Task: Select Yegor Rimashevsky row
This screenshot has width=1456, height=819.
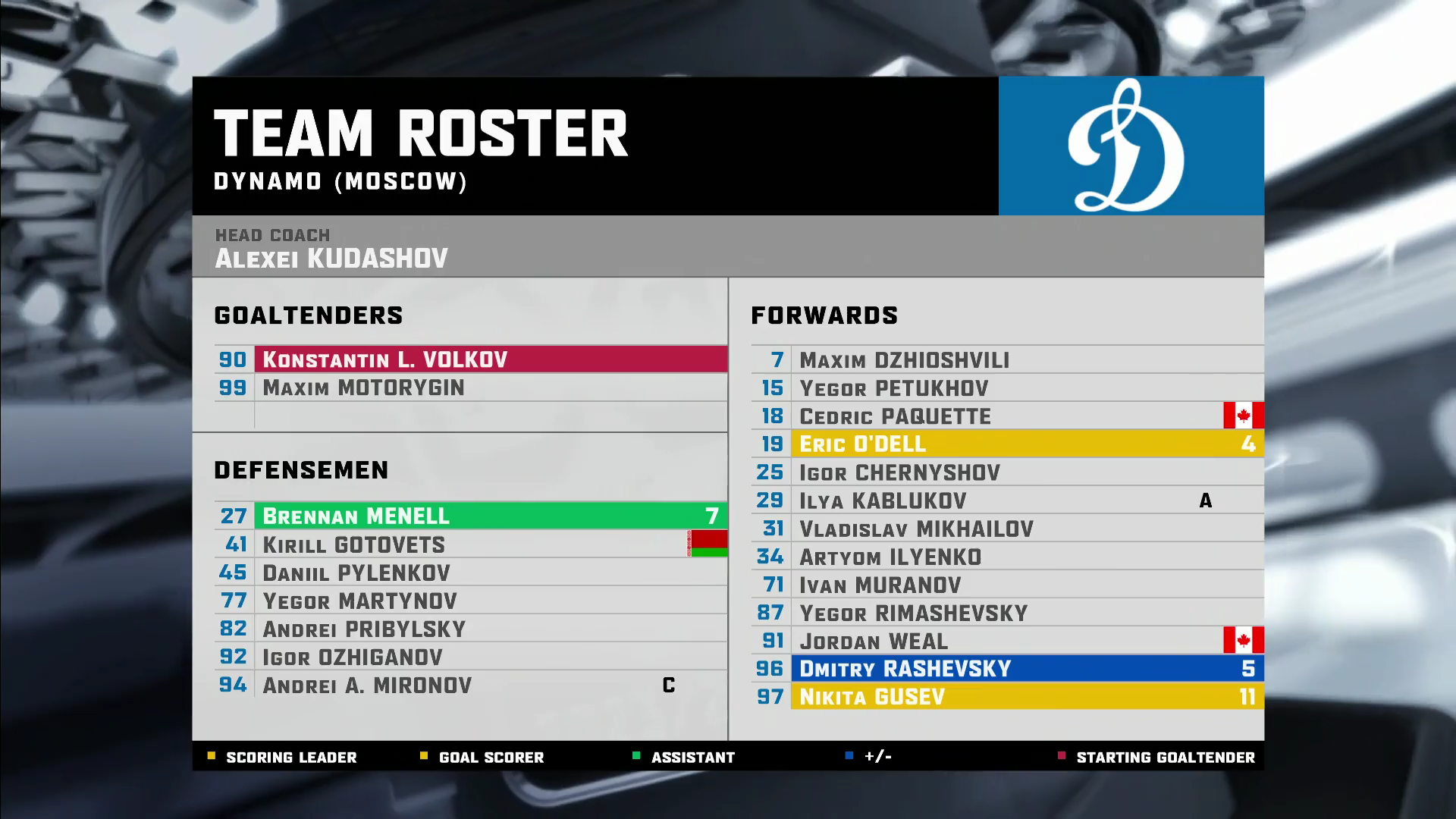Action: coord(1007,613)
